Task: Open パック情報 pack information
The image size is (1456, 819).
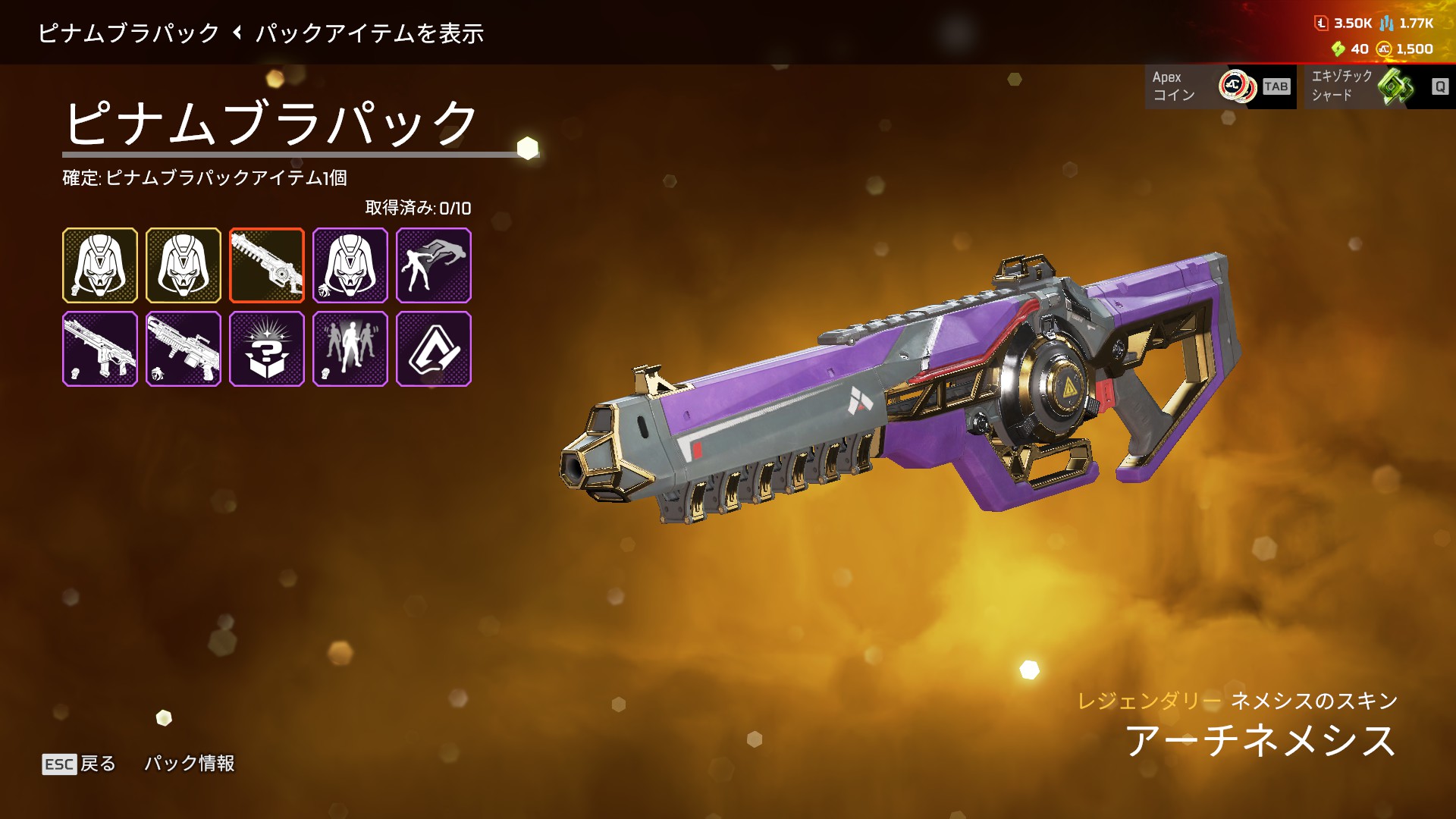Action: click(190, 764)
